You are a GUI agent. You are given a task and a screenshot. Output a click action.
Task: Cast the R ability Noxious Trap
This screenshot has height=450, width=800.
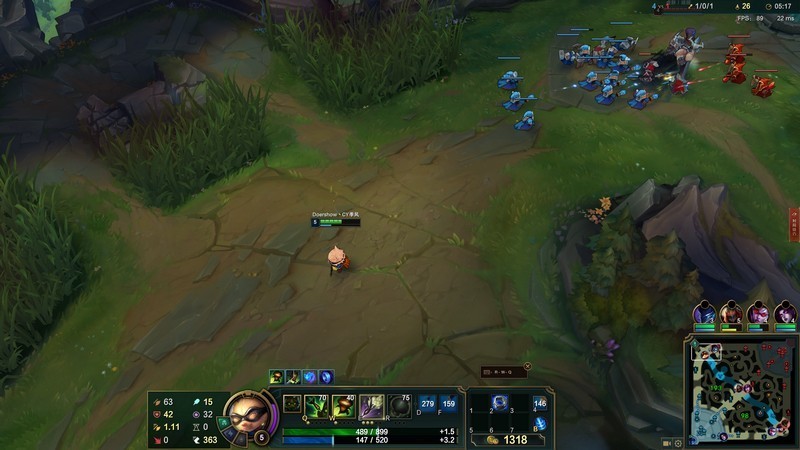click(399, 405)
